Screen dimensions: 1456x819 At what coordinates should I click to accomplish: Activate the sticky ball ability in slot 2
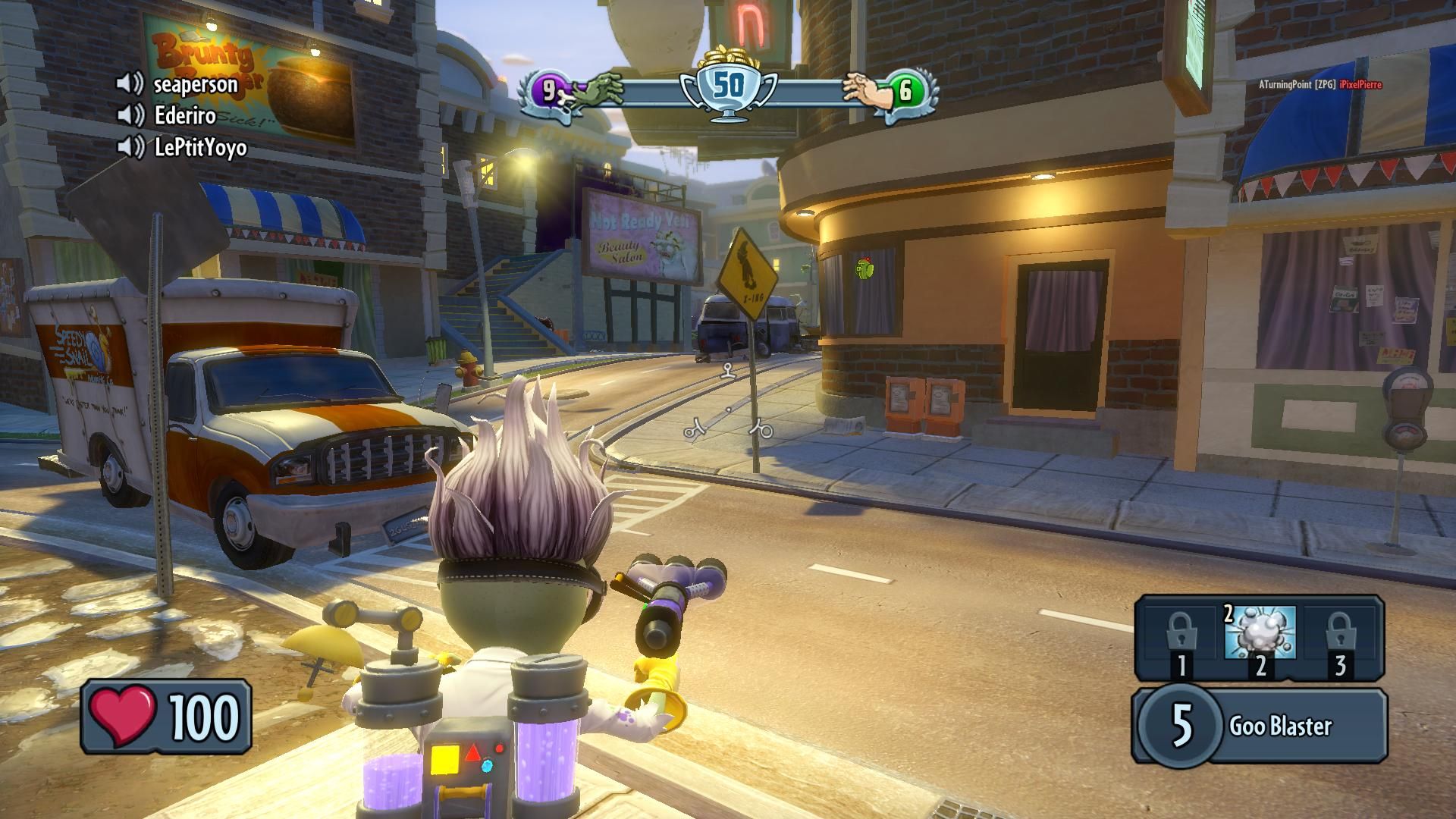pos(1260,633)
